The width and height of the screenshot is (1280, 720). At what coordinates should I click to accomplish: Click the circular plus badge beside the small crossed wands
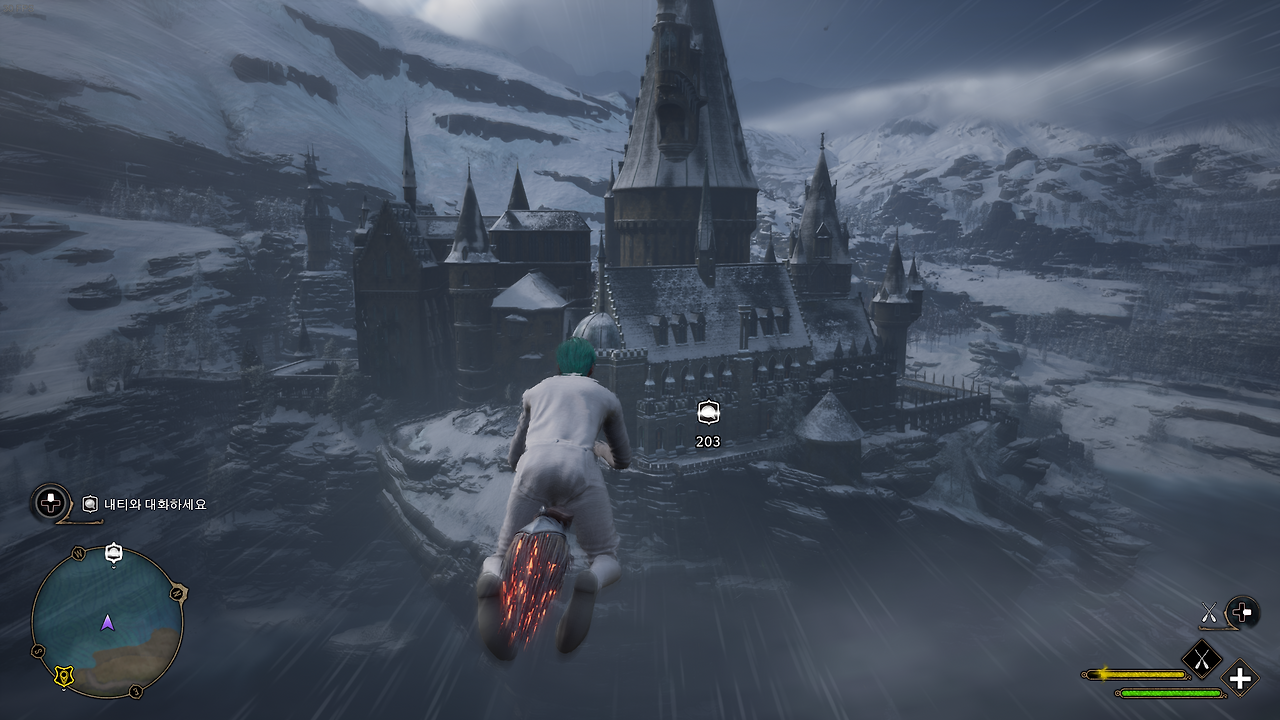[1241, 613]
